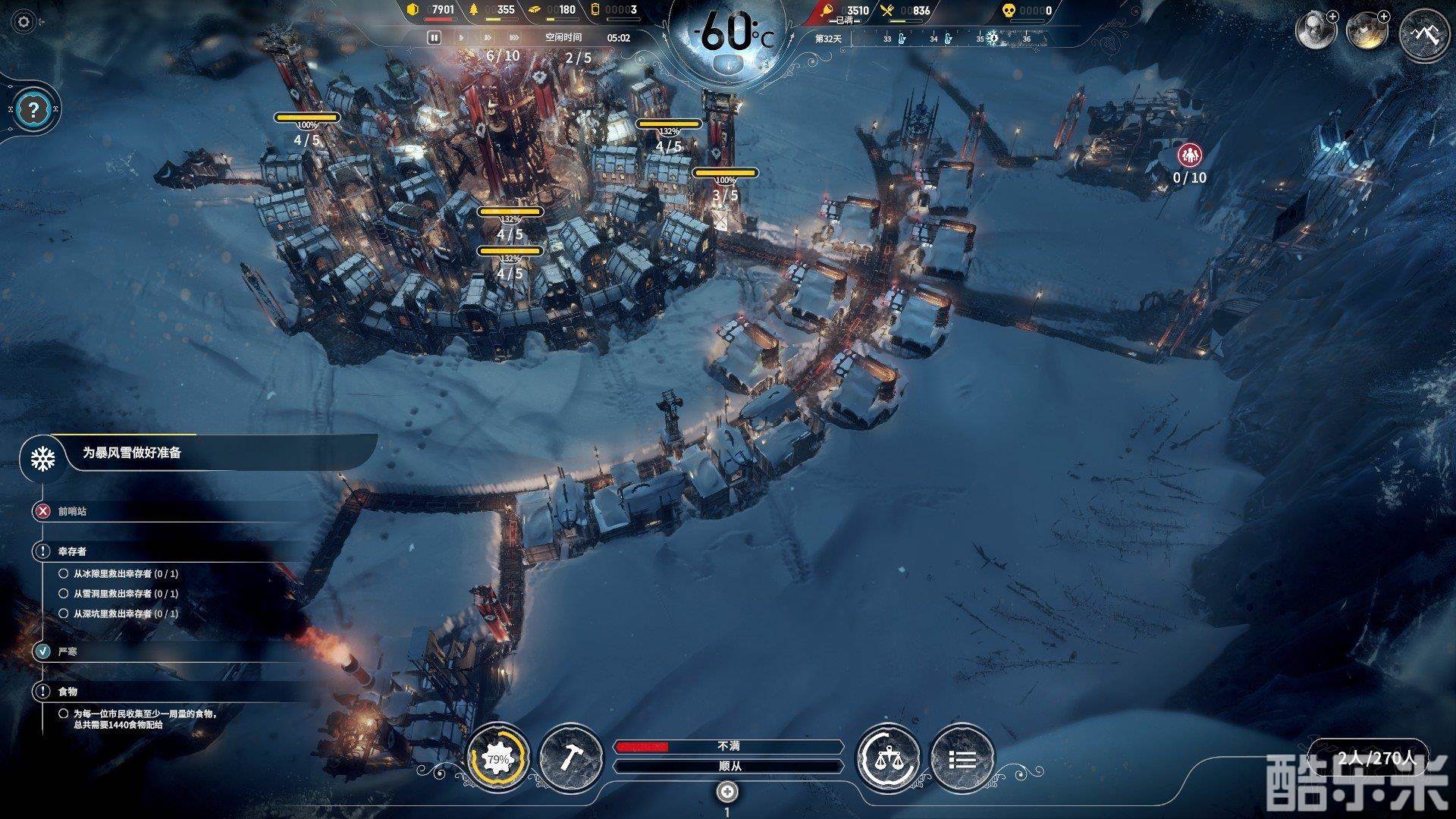Expand the 幸存者 objective entry
The width and height of the screenshot is (1456, 819).
pos(73,551)
